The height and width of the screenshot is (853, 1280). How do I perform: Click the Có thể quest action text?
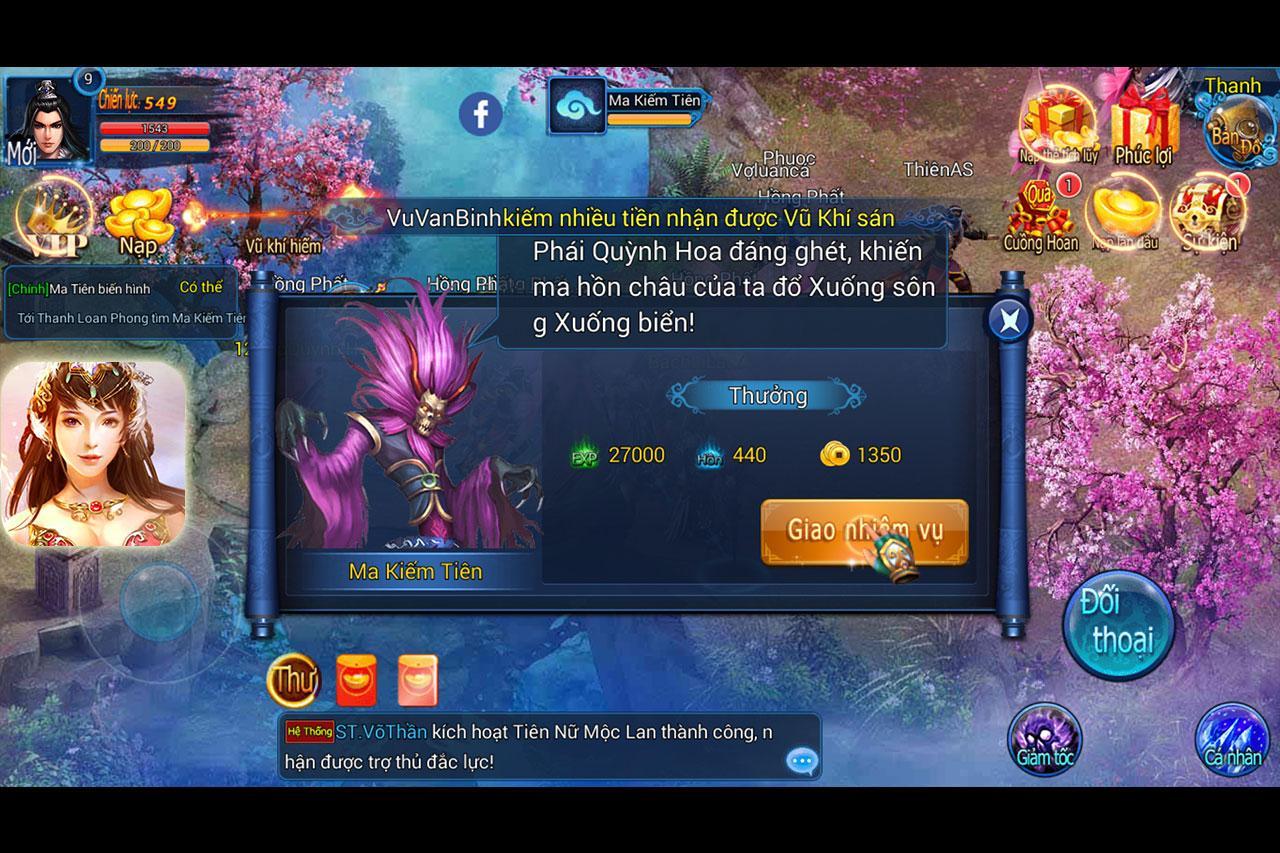click(202, 286)
